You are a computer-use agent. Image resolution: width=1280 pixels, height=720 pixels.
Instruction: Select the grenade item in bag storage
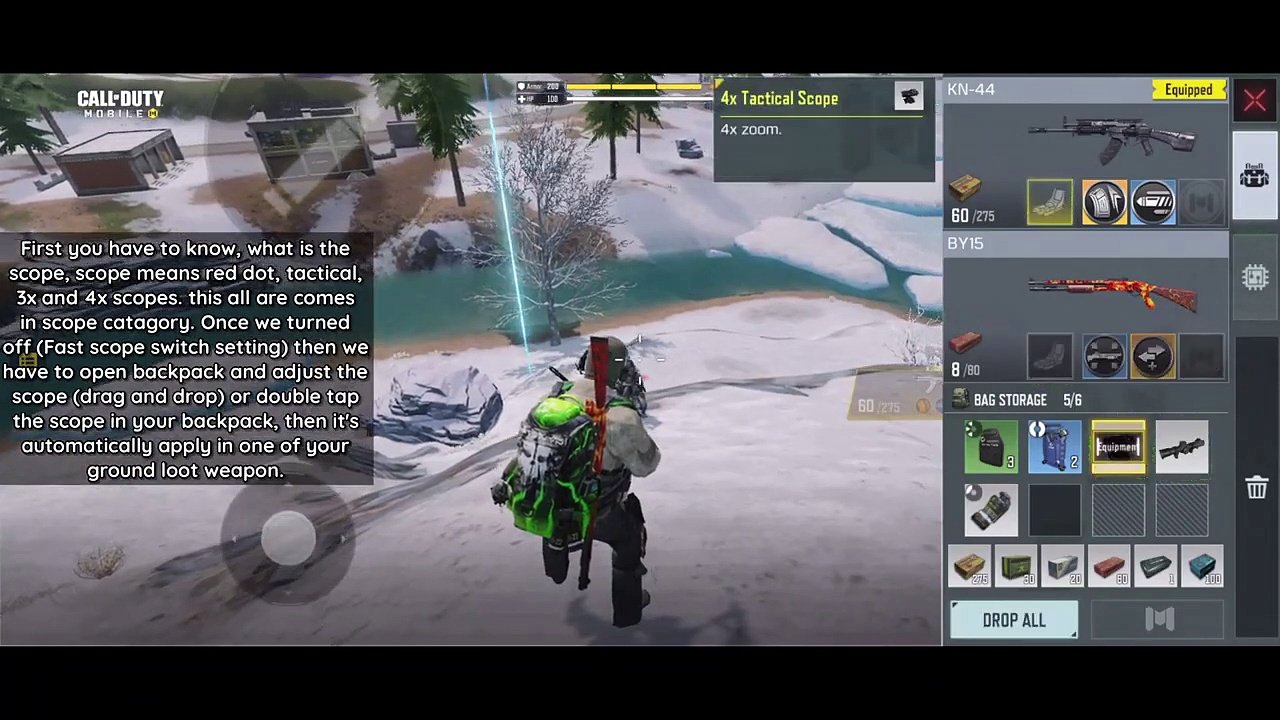pyautogui.click(x=991, y=509)
